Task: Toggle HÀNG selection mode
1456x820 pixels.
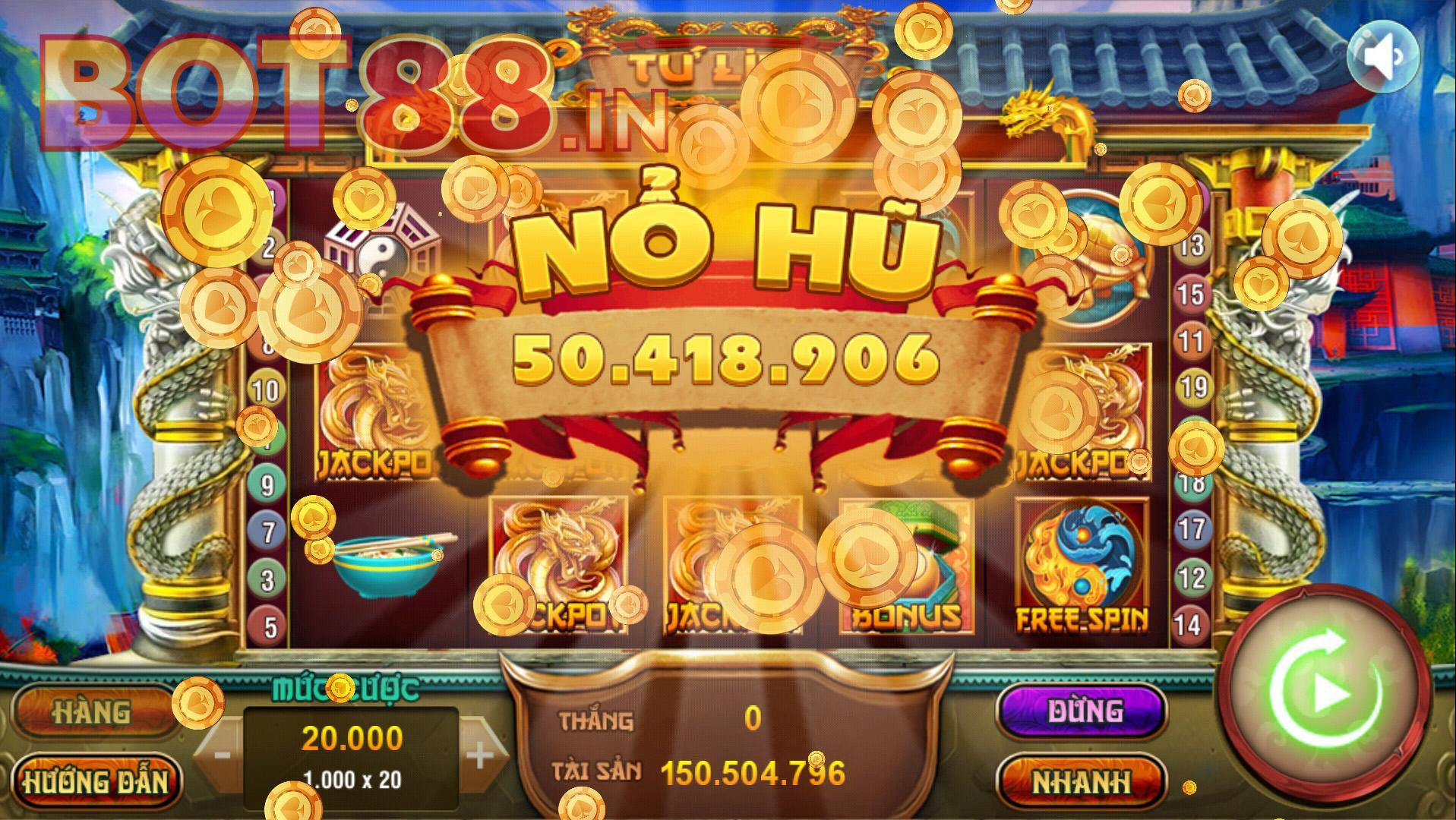Action: pos(93,711)
